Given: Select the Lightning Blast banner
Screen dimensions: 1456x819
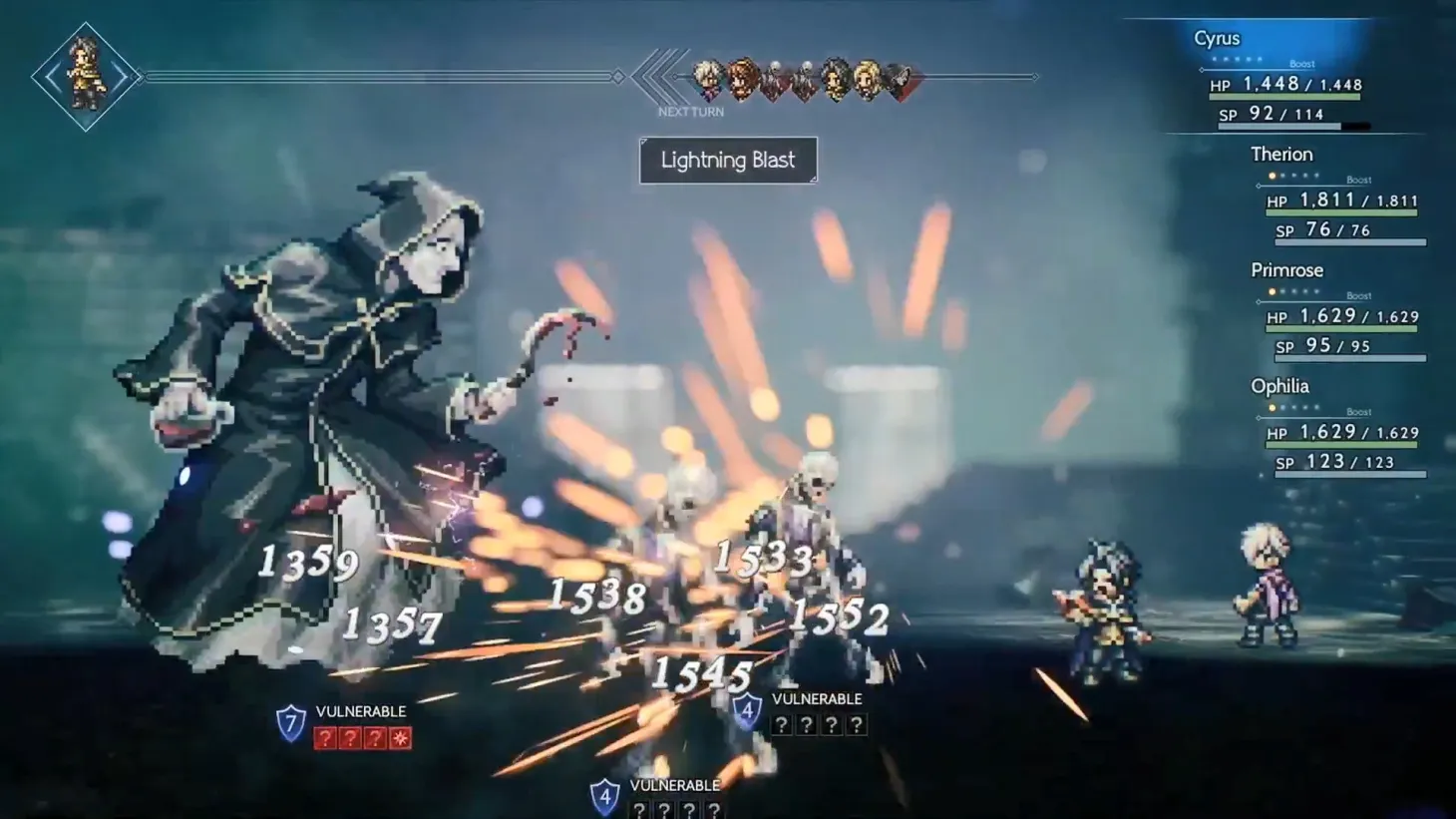Looking at the screenshot, I should coord(727,161).
